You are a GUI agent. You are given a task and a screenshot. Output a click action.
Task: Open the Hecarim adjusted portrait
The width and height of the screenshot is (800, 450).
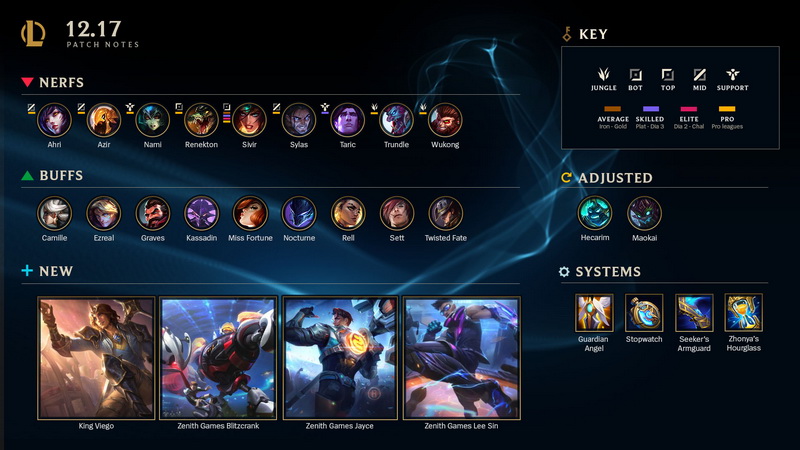[x=594, y=213]
